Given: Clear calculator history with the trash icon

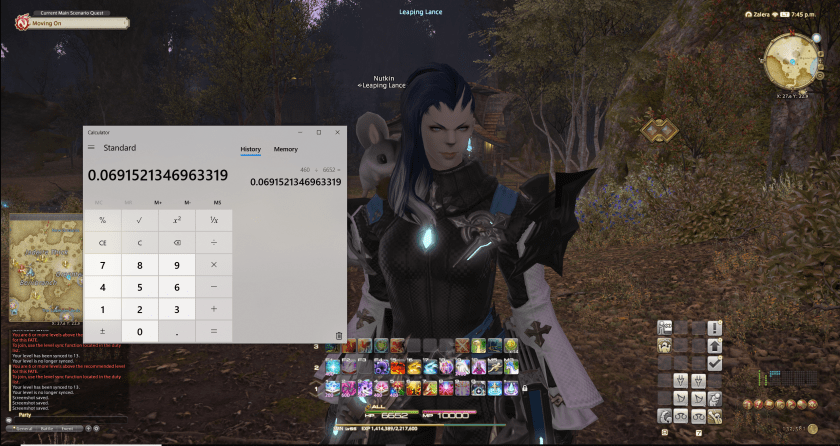Looking at the screenshot, I should (x=338, y=335).
